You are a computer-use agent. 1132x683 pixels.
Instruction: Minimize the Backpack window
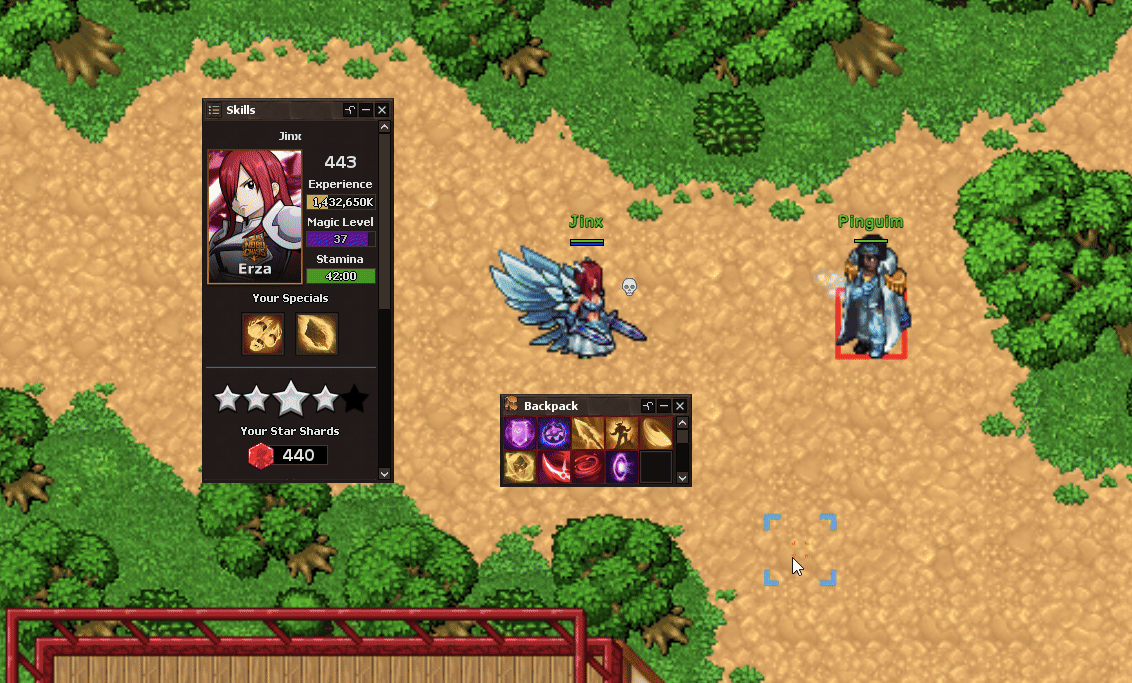pos(664,406)
